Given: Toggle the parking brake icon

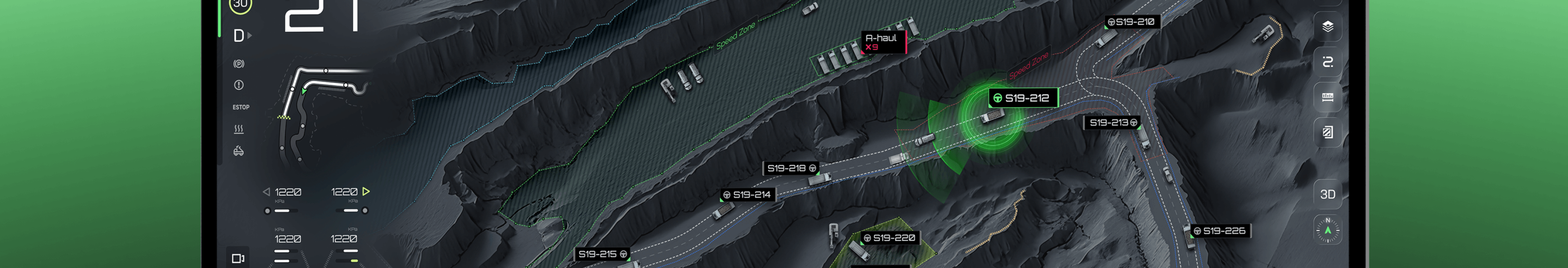Looking at the screenshot, I should pos(238,64).
